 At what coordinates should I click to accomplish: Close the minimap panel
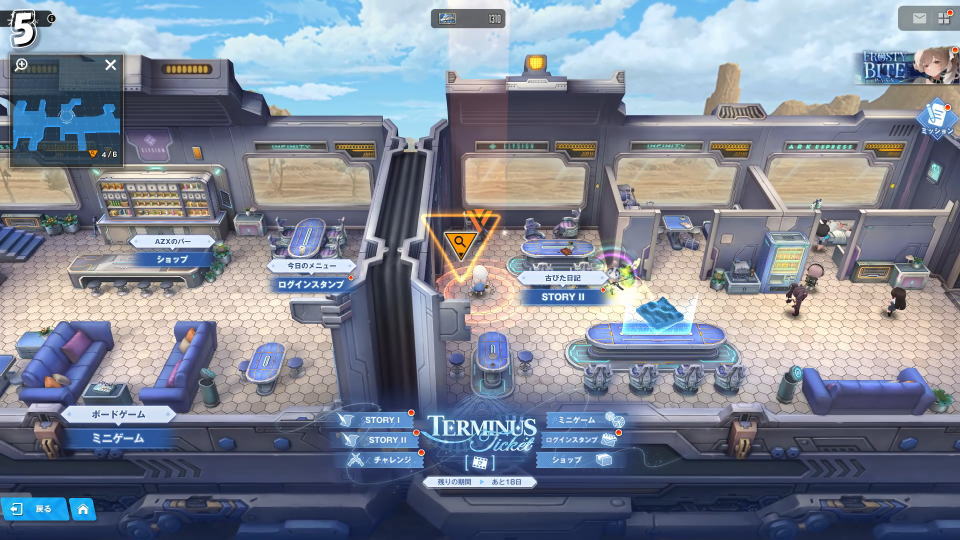(x=110, y=65)
